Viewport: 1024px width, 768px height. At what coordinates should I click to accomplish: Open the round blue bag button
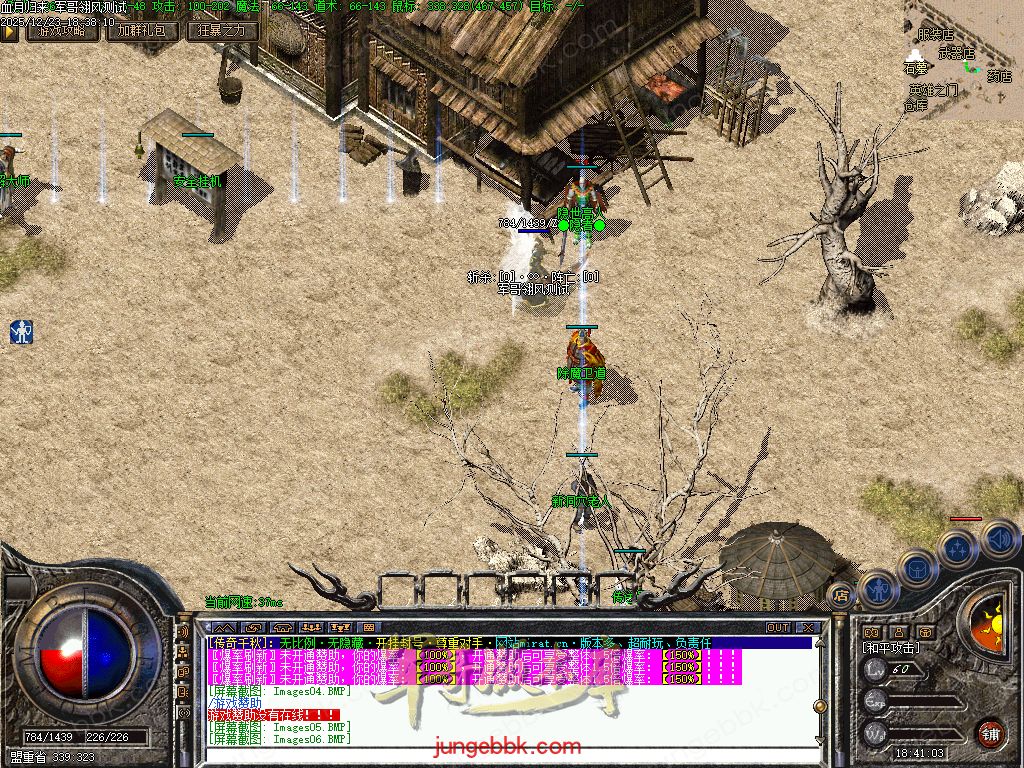click(916, 567)
